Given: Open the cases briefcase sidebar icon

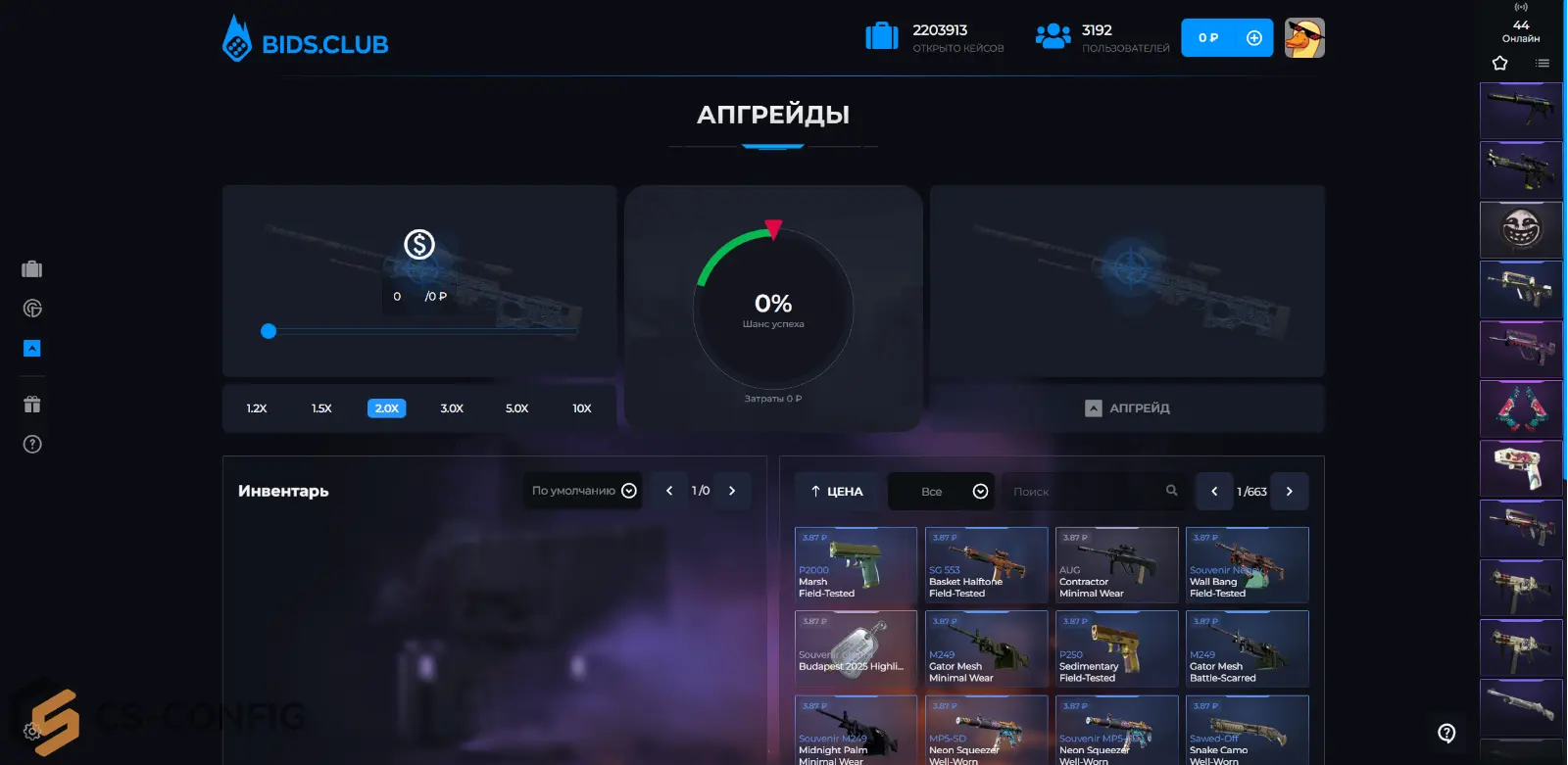Looking at the screenshot, I should (32, 269).
